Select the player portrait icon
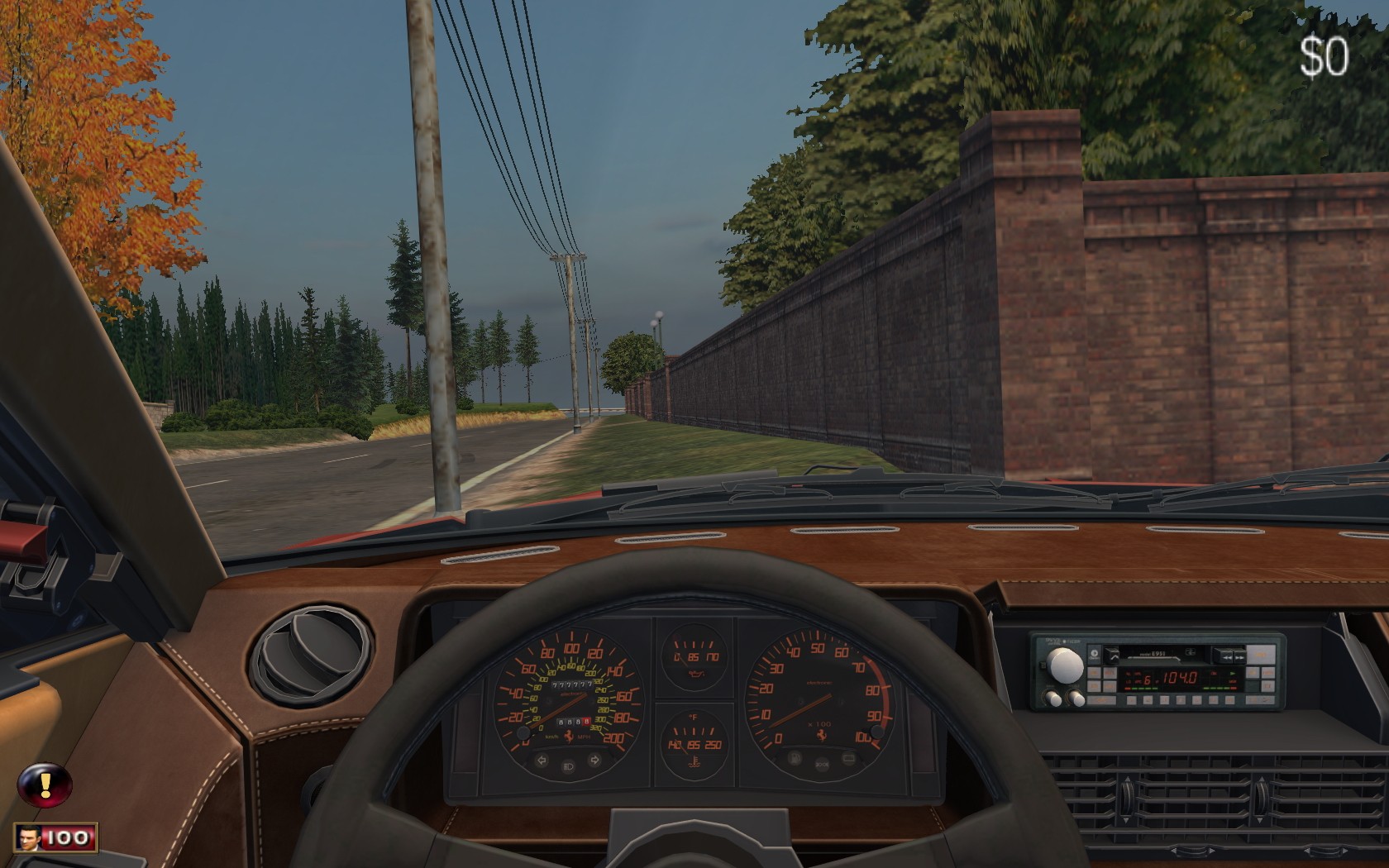 coord(30,837)
